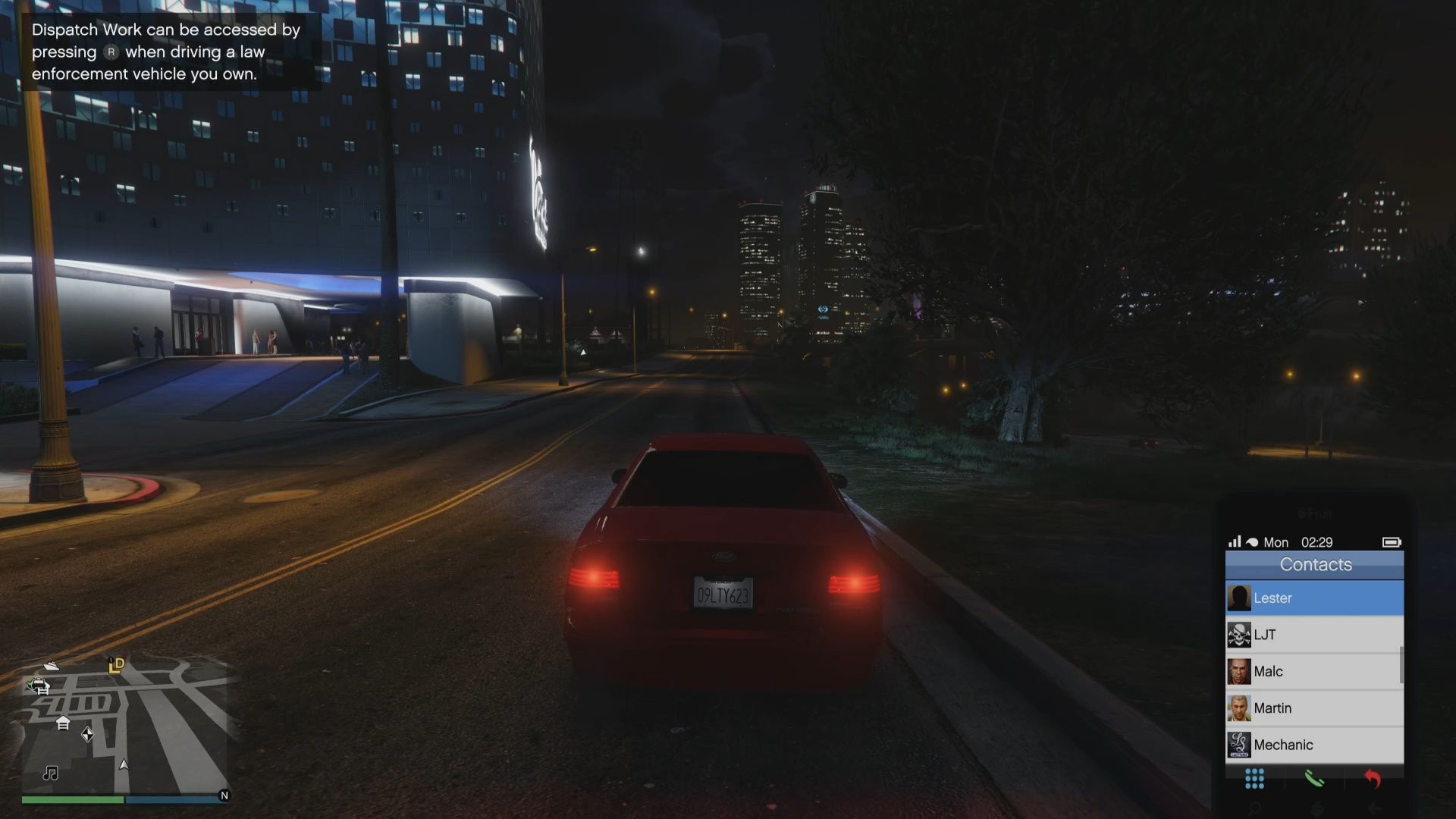
Task: Click the signal strength bars on the phone
Action: coord(1235,542)
